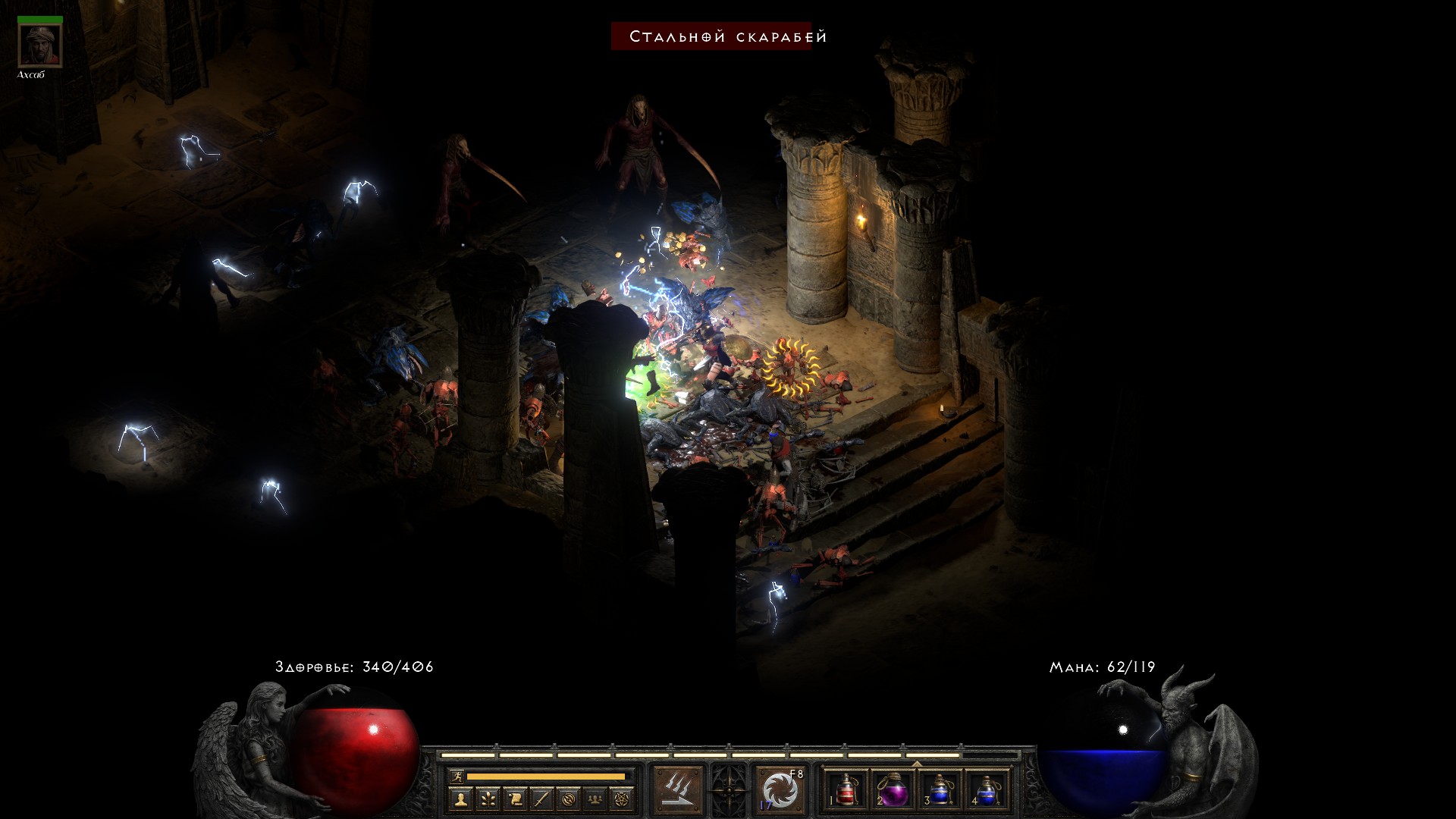Image resolution: width=1456 pixels, height=819 pixels.
Task: Drink the blue mana potion in belt slot 4
Action: (986, 789)
